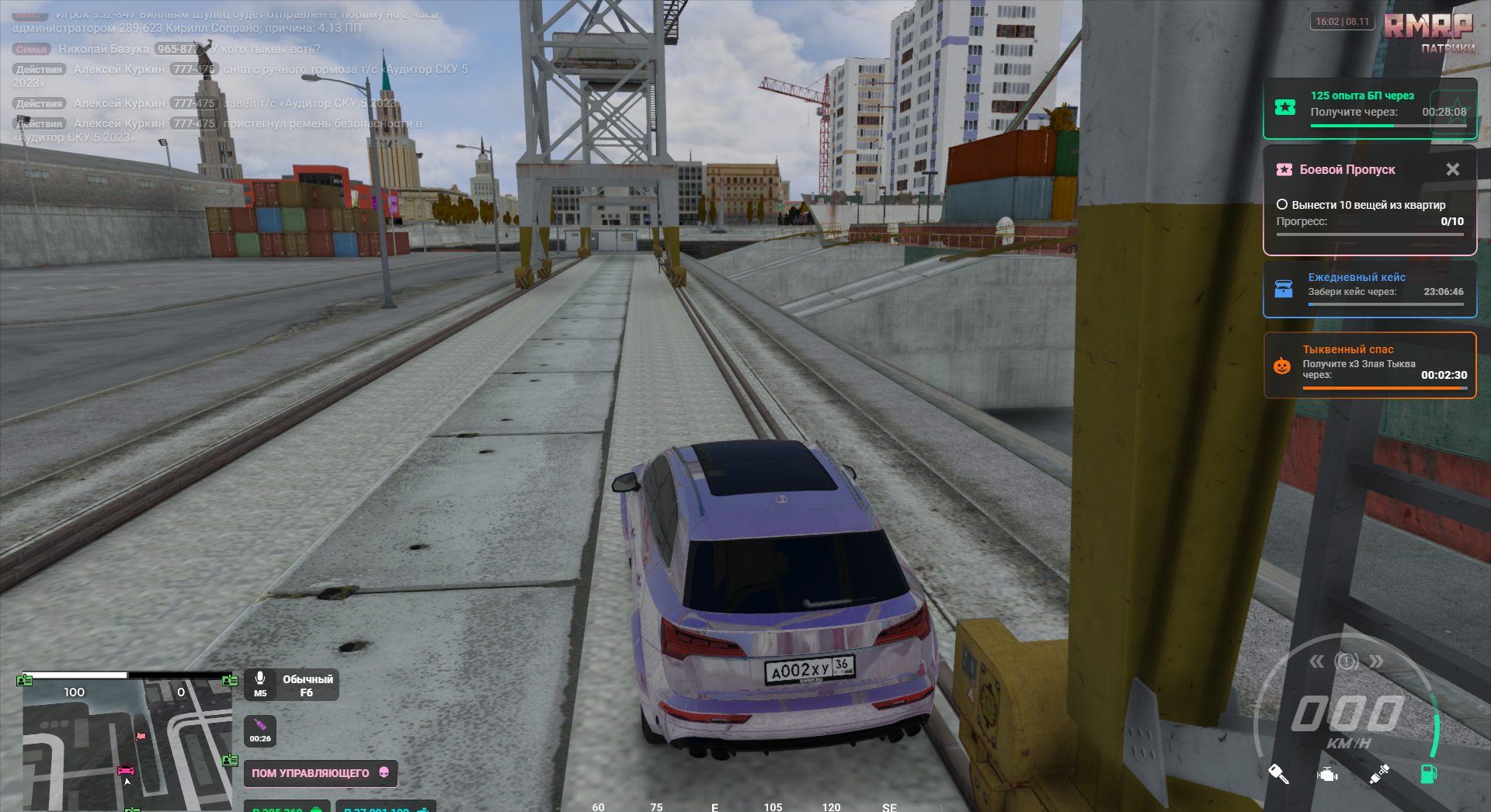Select the red flag marker on minimap

(141, 736)
